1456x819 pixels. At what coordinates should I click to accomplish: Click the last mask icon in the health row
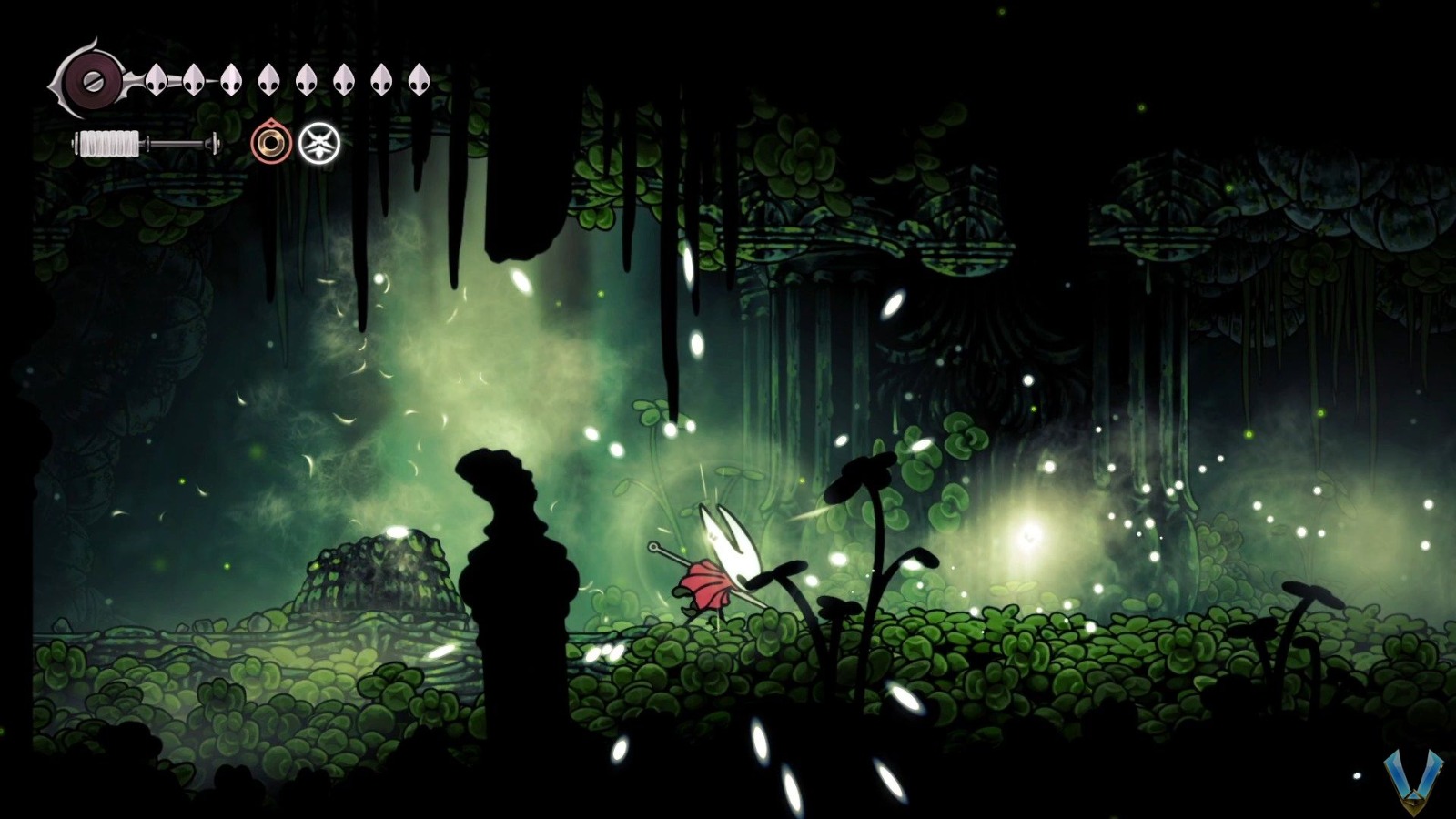point(418,78)
